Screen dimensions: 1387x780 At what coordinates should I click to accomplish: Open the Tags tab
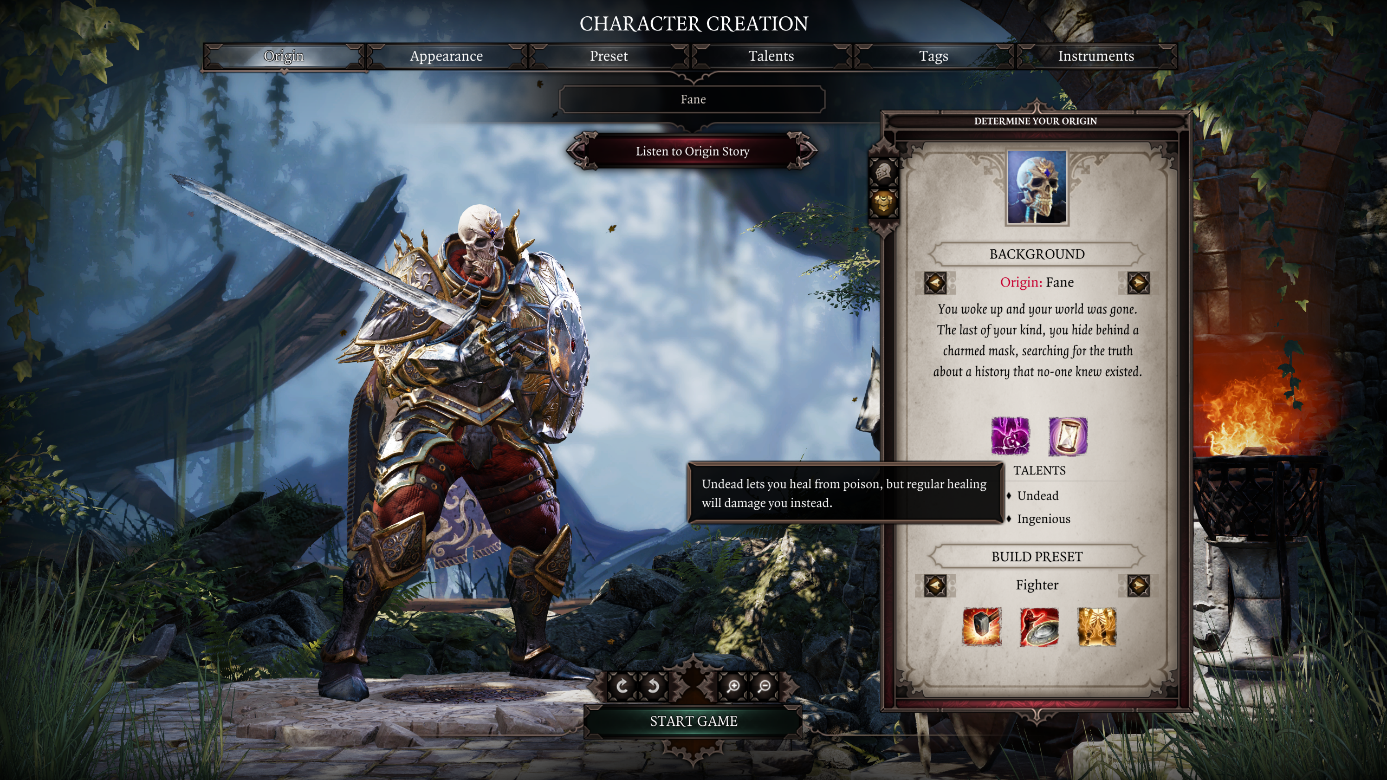[933, 57]
